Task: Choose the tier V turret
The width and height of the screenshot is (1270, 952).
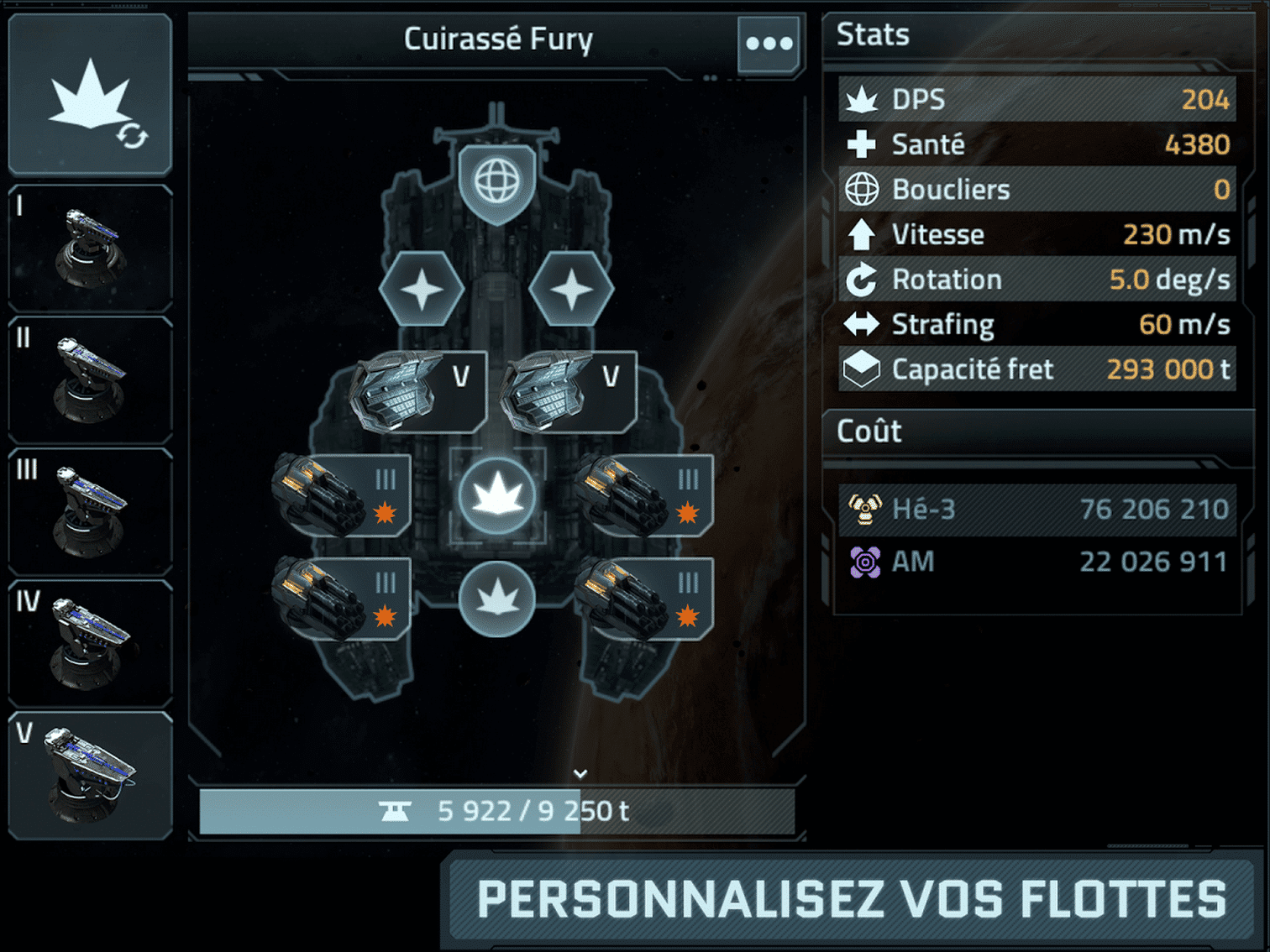Action: point(90,776)
